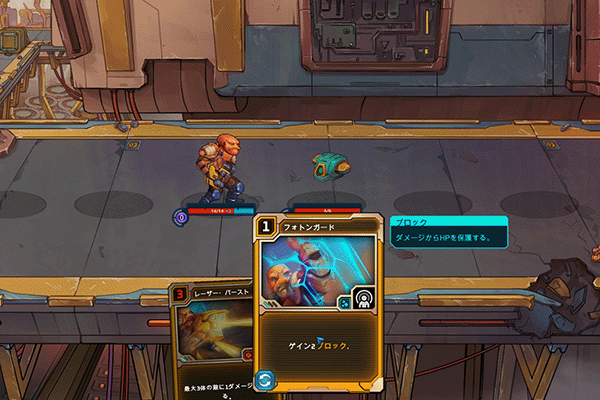Pick the レーザー・バースト card
600x400 pixels.
(210, 340)
